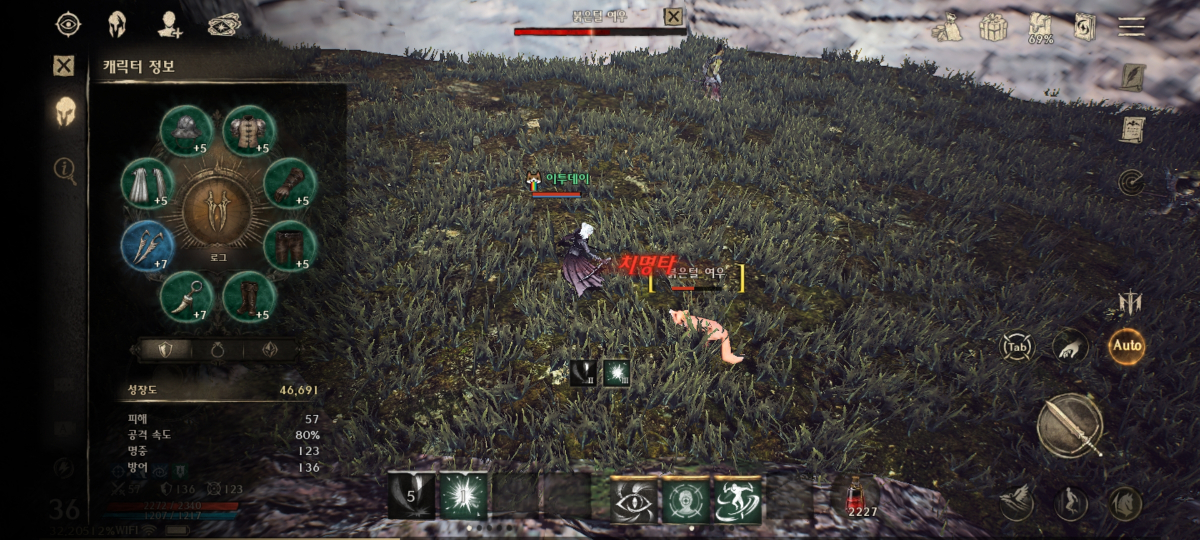Select the boots equipment slot

[x=249, y=297]
